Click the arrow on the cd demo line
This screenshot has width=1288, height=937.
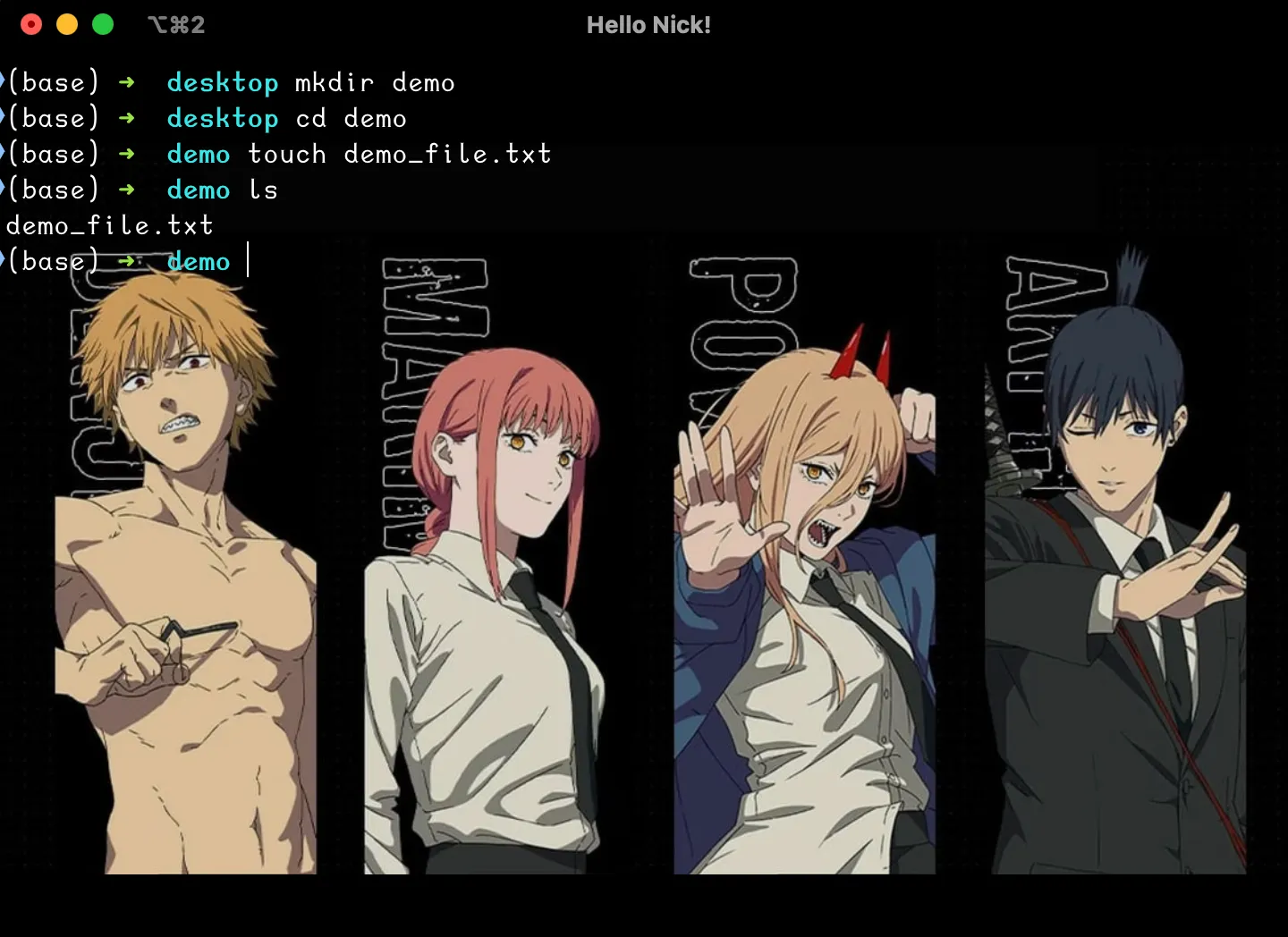[127, 118]
